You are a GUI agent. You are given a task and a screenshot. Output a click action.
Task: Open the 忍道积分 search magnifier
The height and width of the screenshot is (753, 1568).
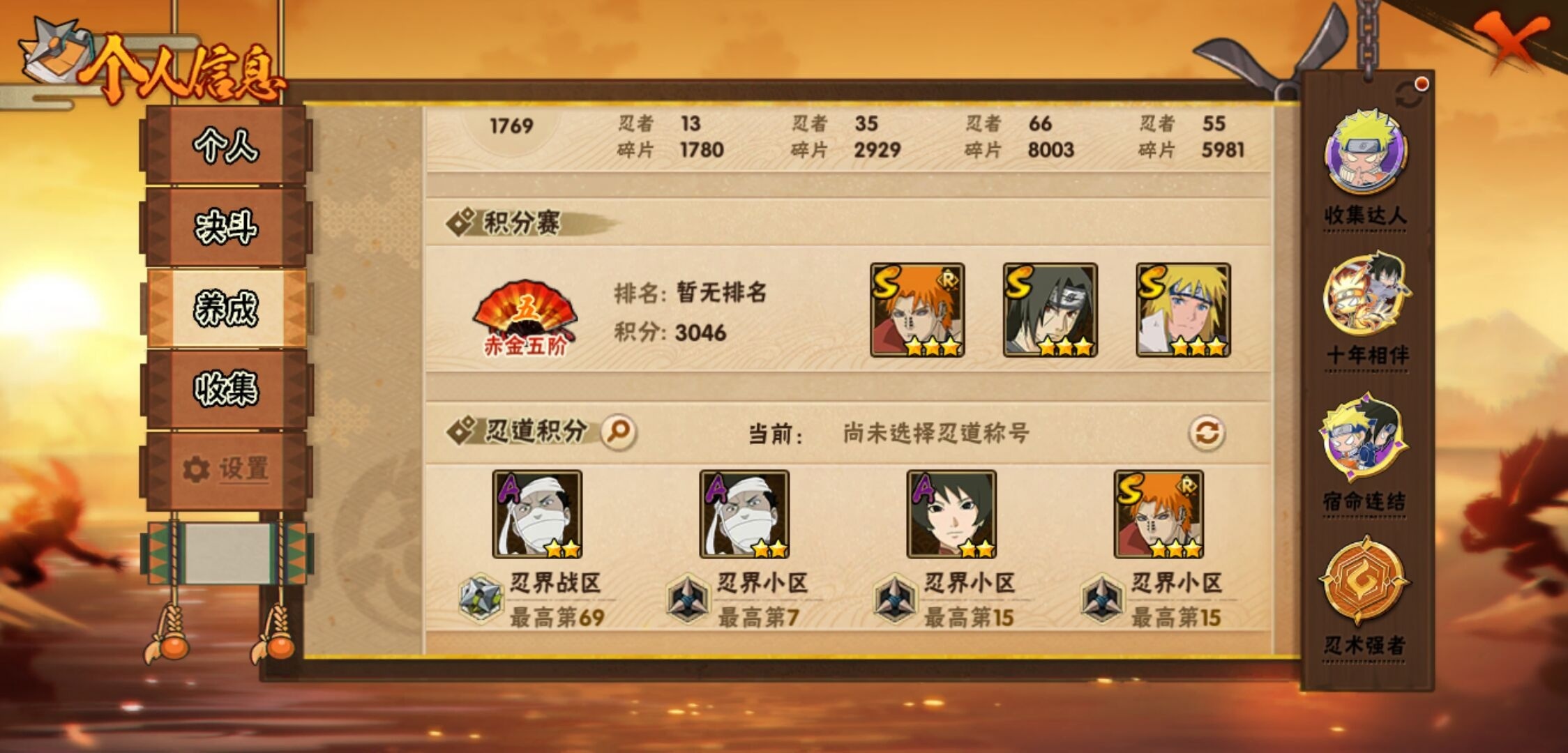(x=617, y=432)
